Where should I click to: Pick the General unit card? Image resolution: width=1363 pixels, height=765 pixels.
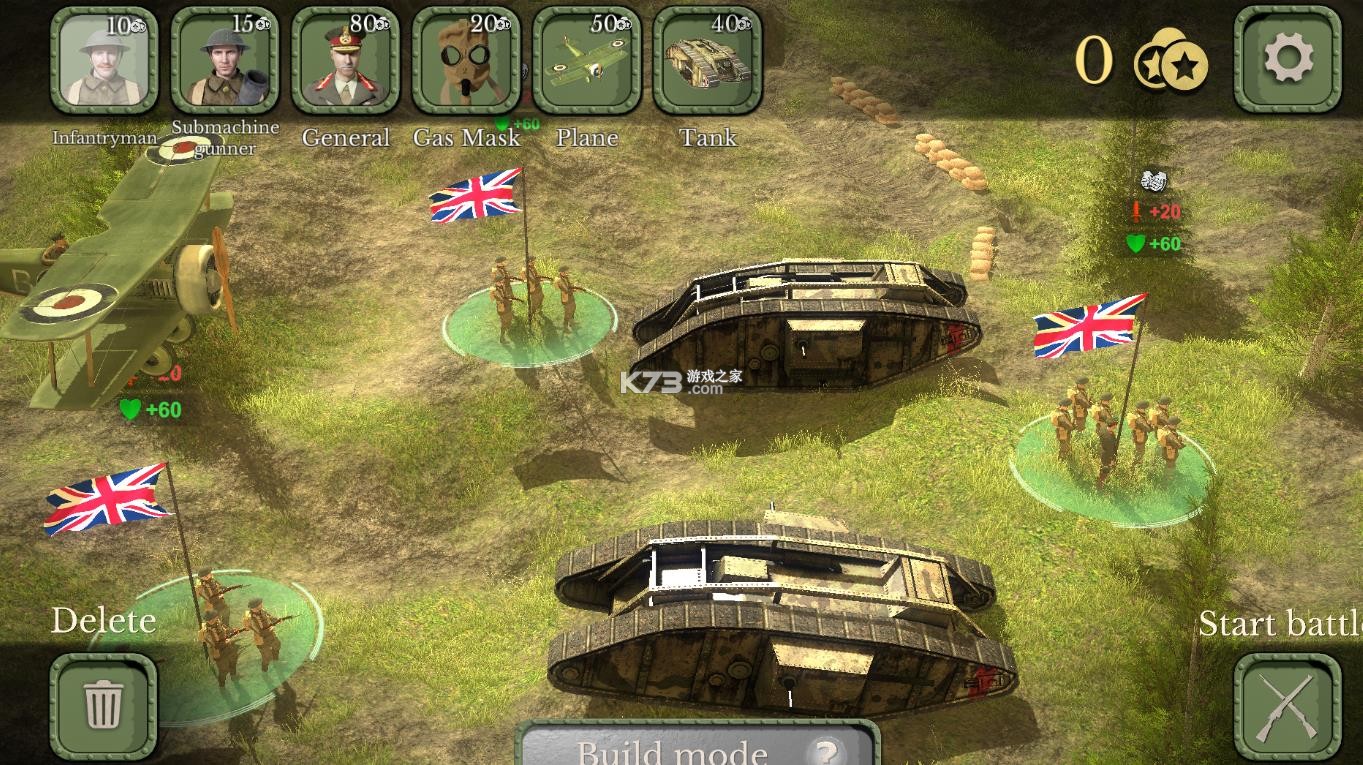(x=345, y=60)
